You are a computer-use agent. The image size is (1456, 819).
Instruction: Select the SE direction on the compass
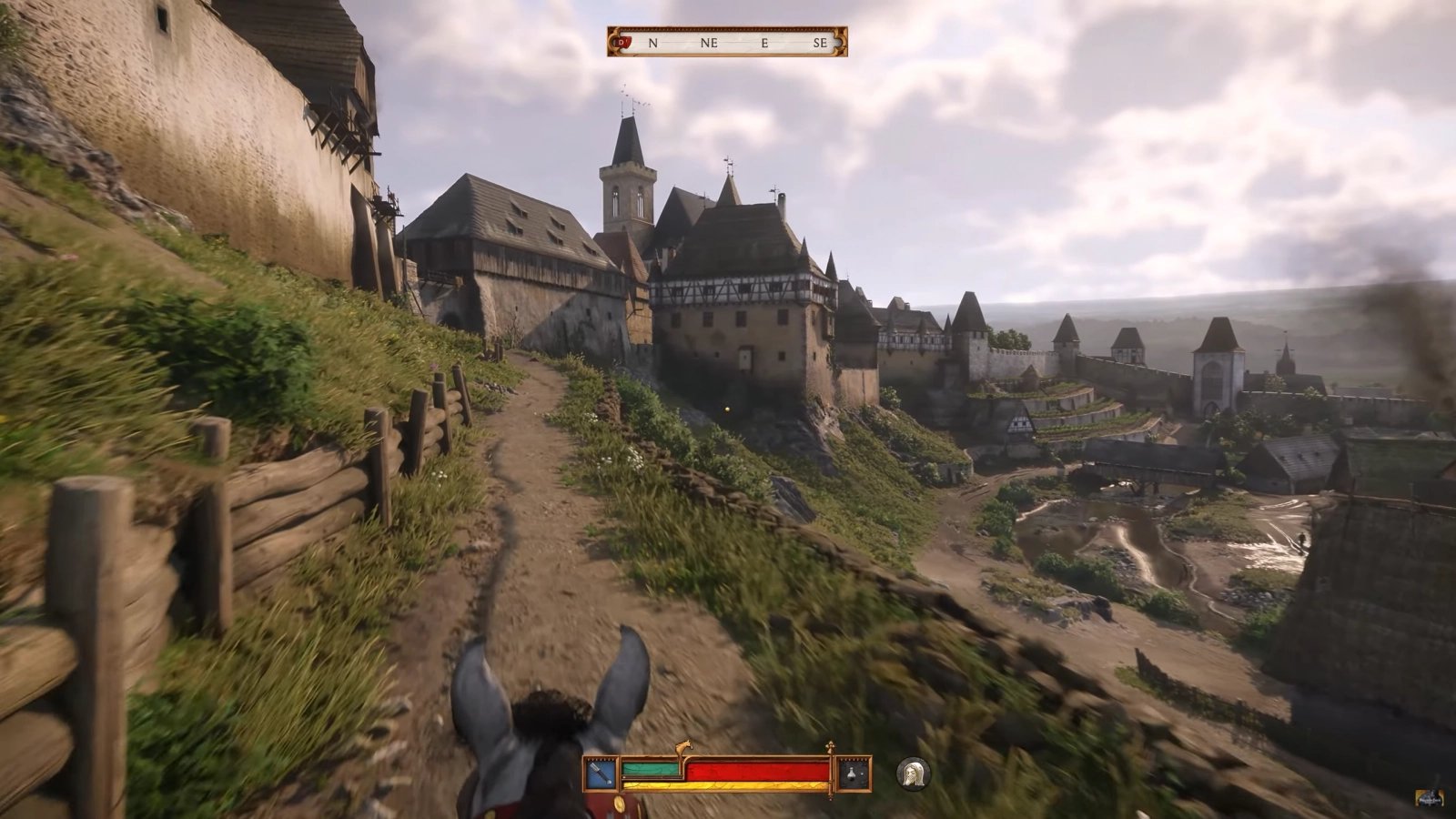[x=822, y=41]
